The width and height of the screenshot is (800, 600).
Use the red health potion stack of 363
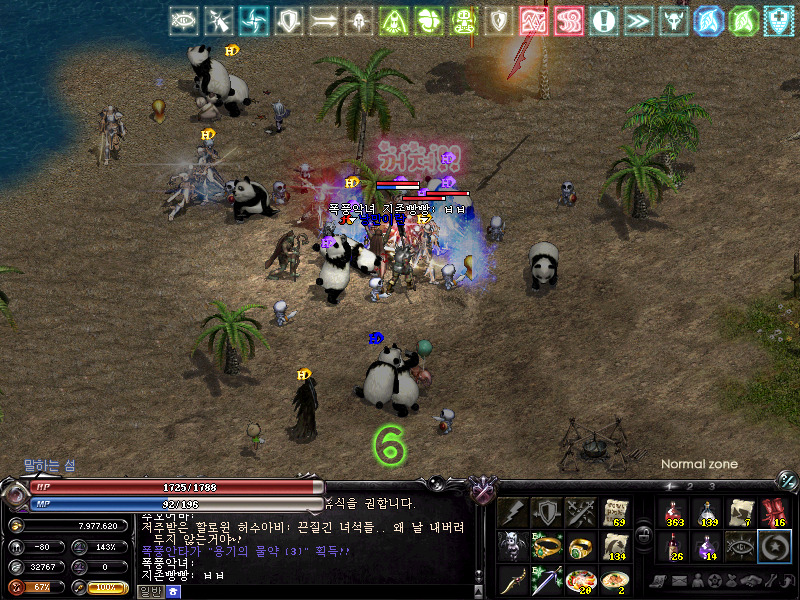pos(674,512)
